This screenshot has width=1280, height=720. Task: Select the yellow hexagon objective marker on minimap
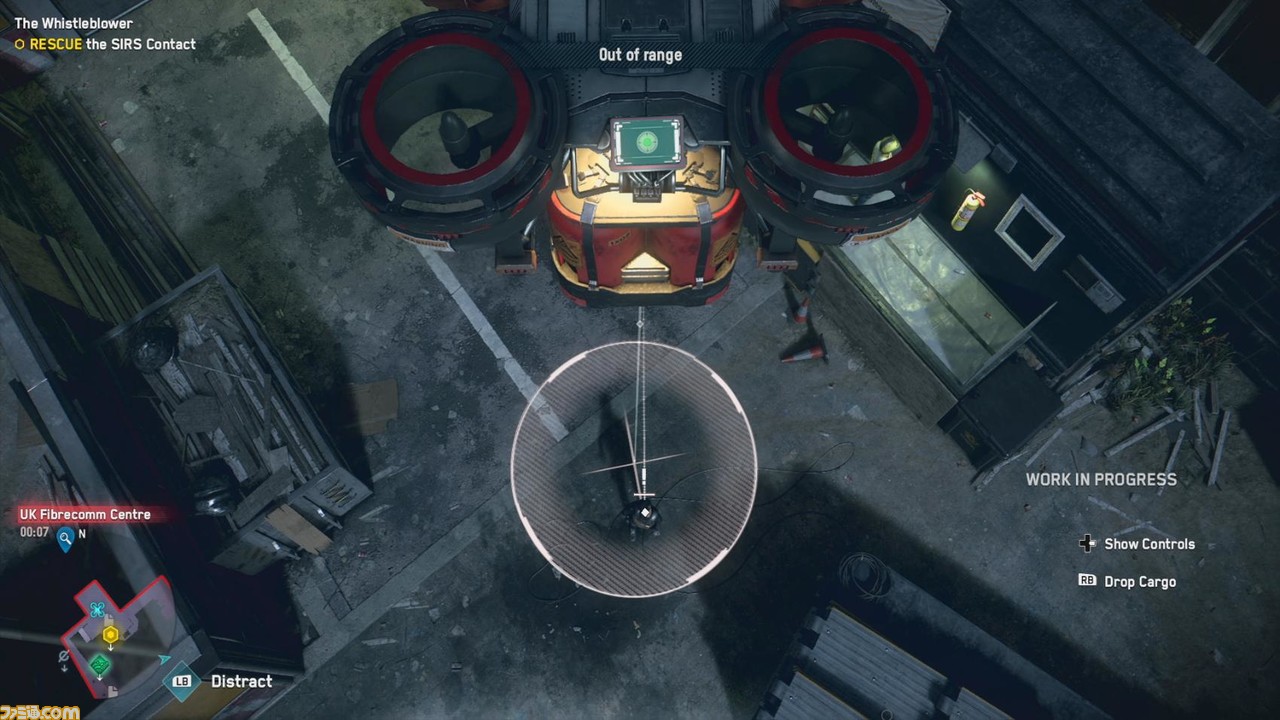tap(111, 634)
